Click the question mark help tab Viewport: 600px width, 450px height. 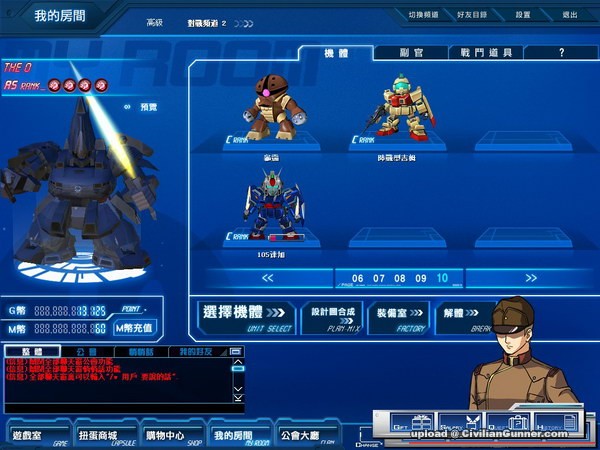pyautogui.click(x=560, y=52)
